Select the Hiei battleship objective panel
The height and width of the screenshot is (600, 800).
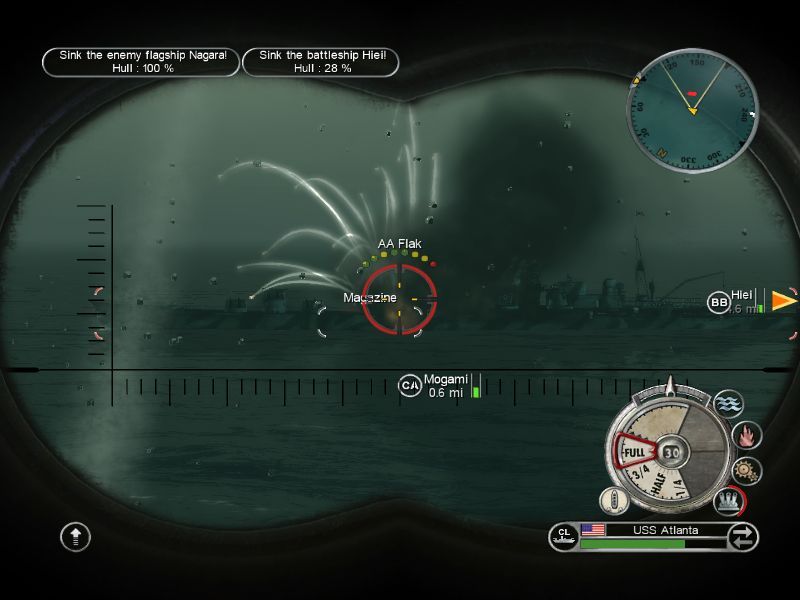320,62
